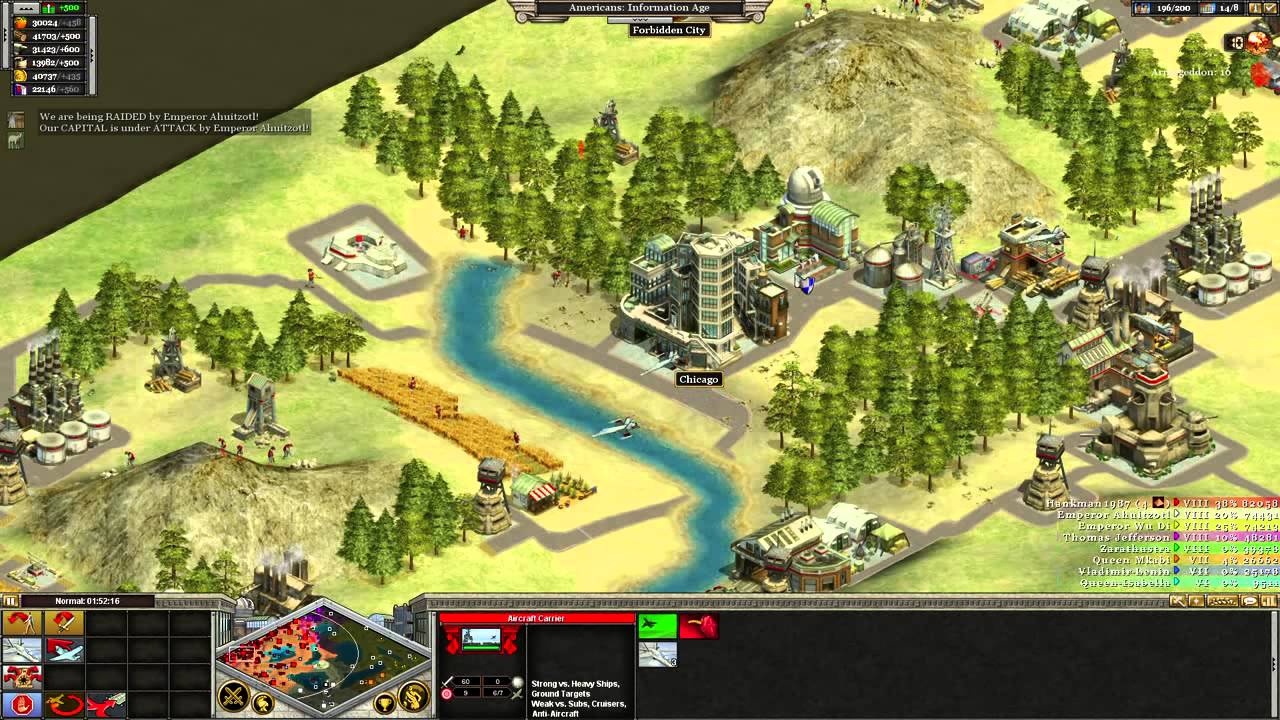Click the green fighter jet icon
The image size is (1280, 720).
pyautogui.click(x=657, y=627)
